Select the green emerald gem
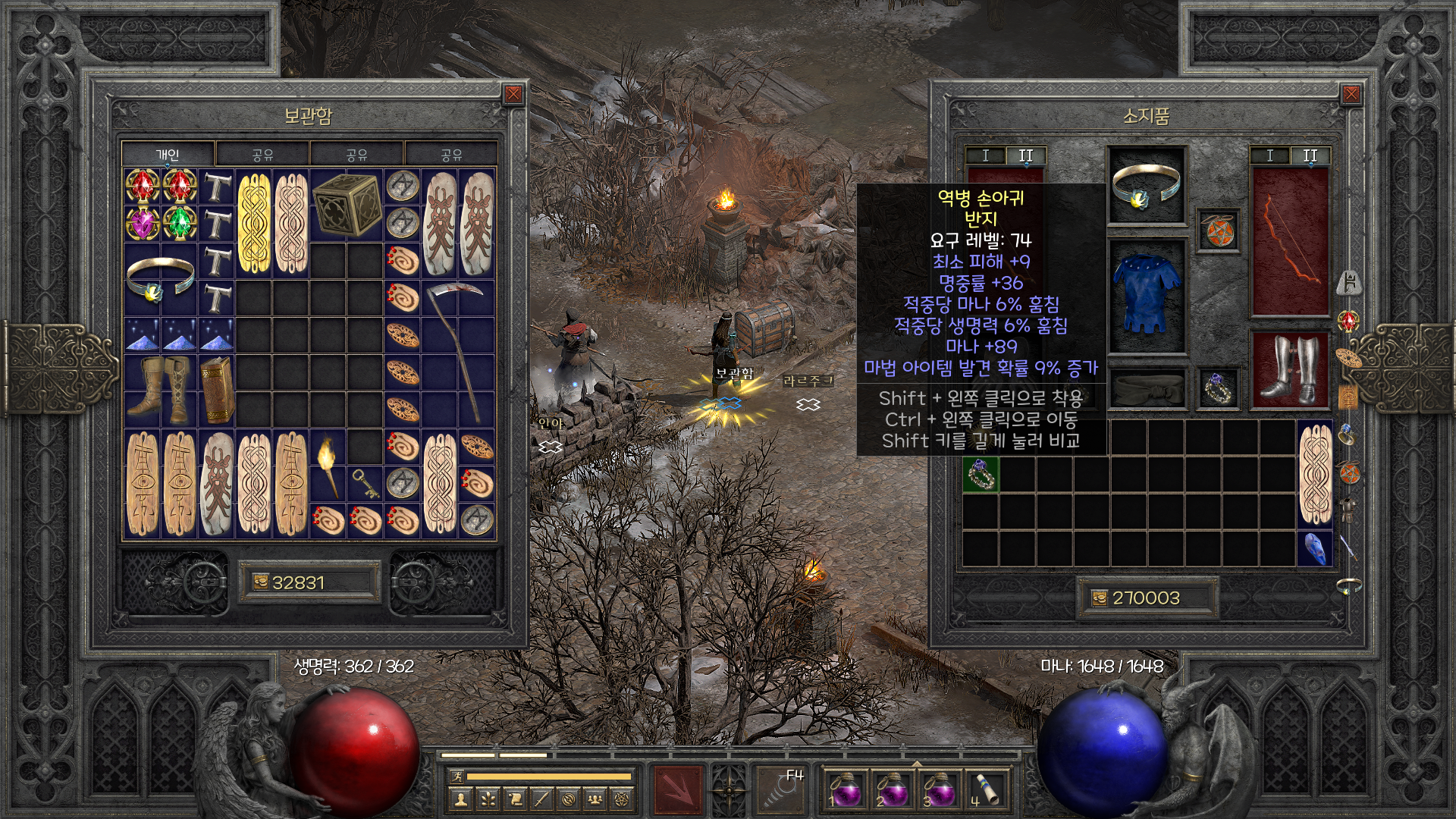The width and height of the screenshot is (1456, 819). [179, 224]
